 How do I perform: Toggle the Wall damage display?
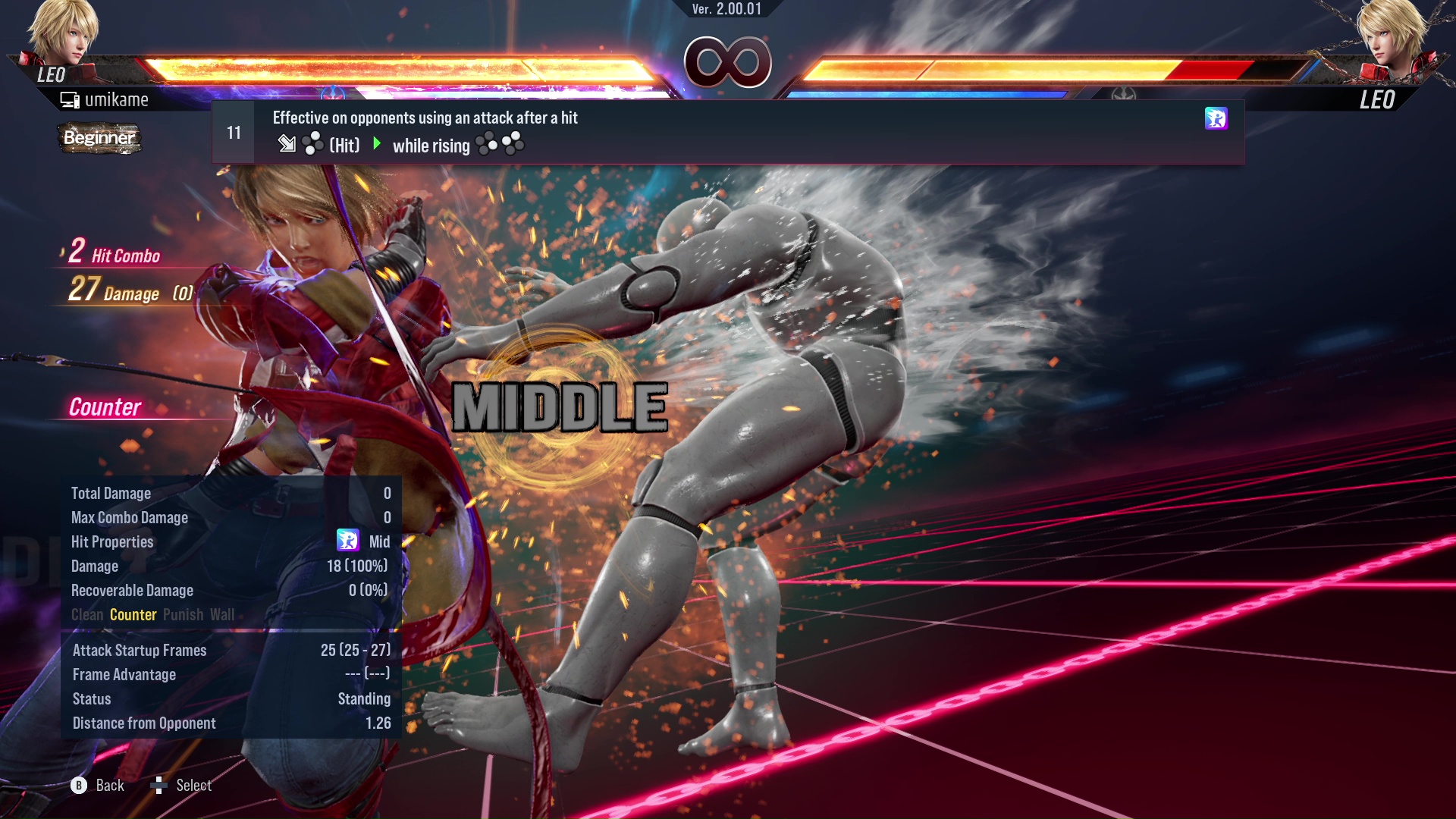coord(223,615)
